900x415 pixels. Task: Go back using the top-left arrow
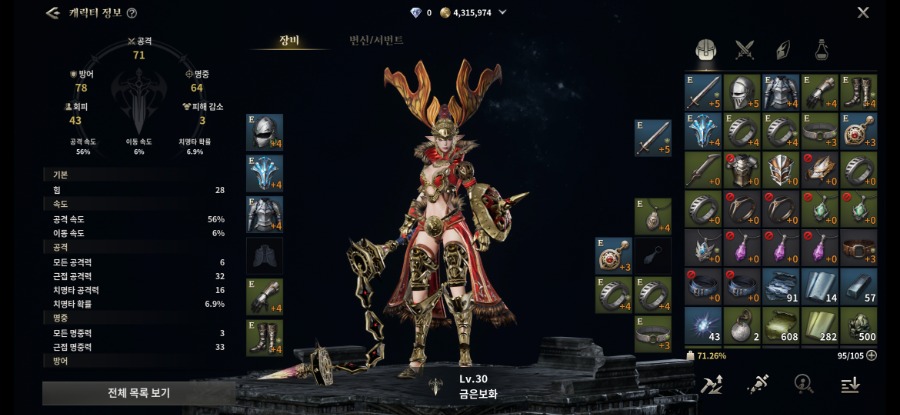coord(52,13)
